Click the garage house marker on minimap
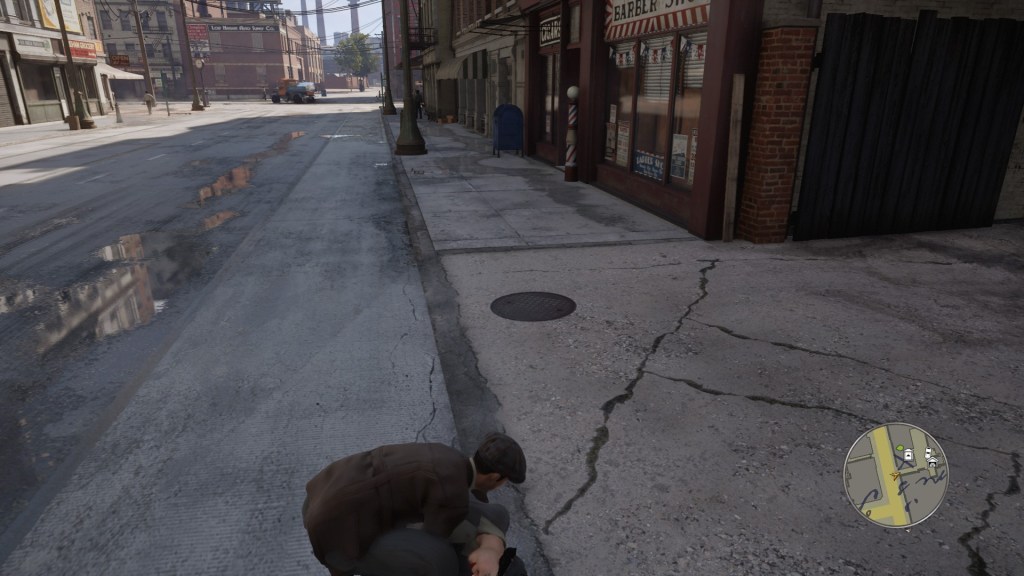 [932, 463]
